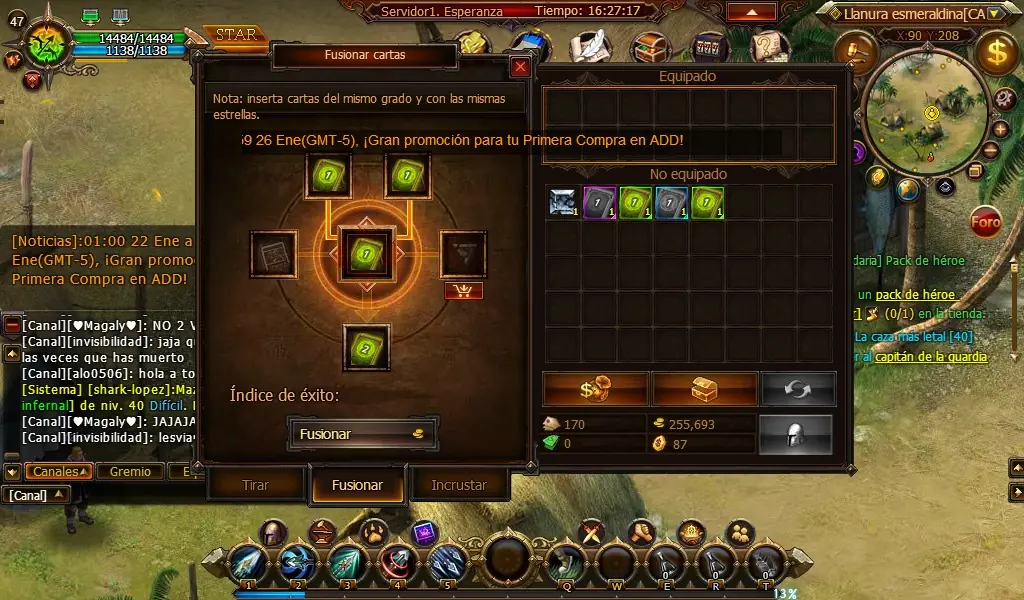1024x600 pixels.
Task: Select the blue-bordered card in inventory
Action: (x=670, y=202)
